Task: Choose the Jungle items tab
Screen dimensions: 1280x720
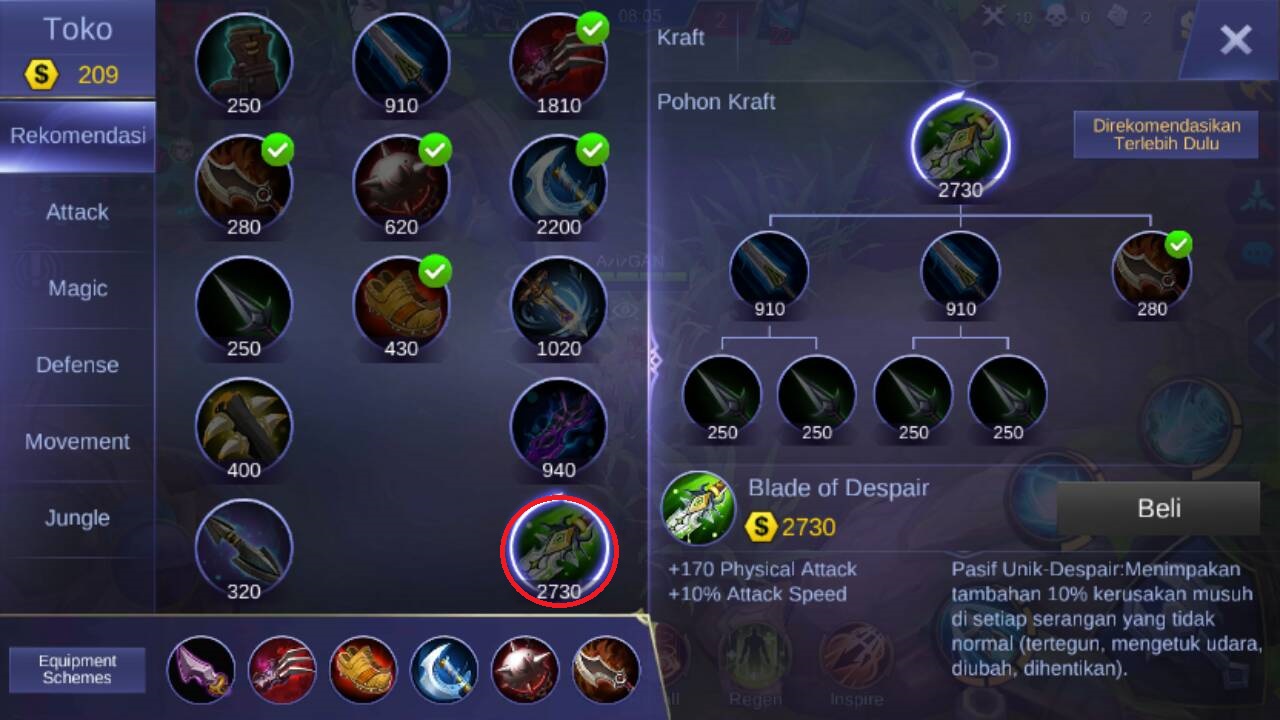Action: pos(77,518)
